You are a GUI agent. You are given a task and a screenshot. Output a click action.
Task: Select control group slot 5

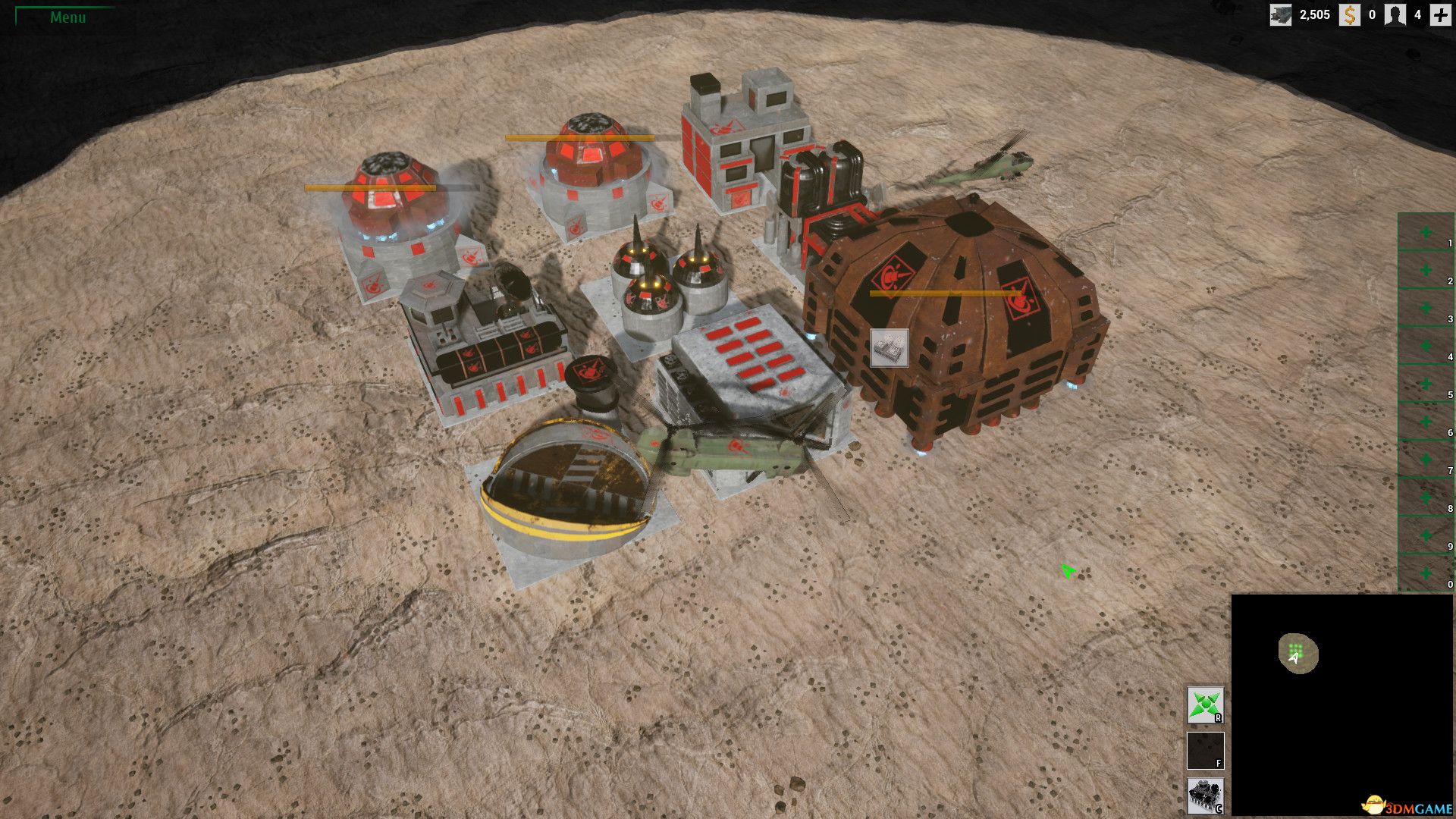(1426, 384)
